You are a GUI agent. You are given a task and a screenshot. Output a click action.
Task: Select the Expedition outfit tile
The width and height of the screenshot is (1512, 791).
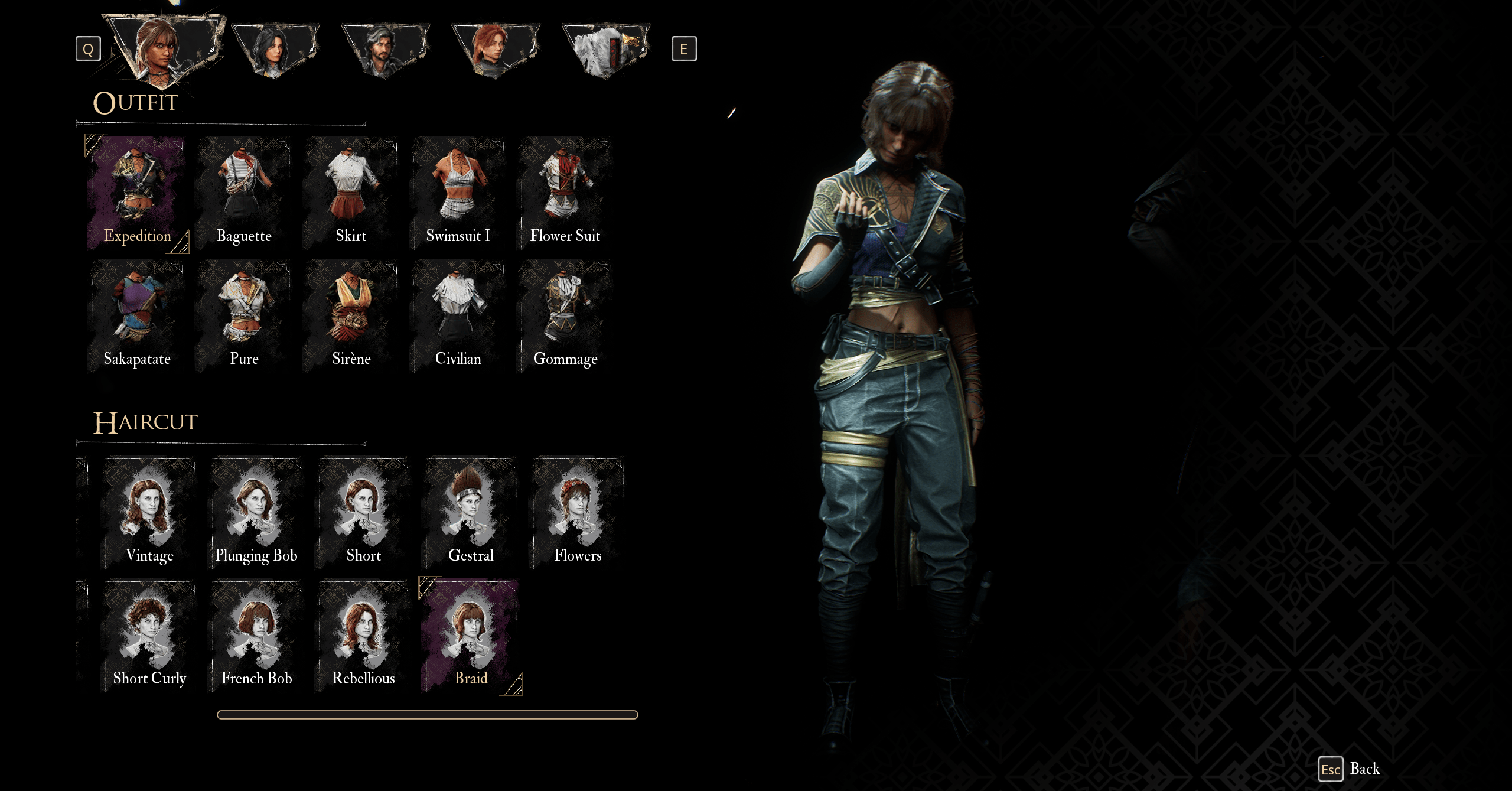(137, 193)
